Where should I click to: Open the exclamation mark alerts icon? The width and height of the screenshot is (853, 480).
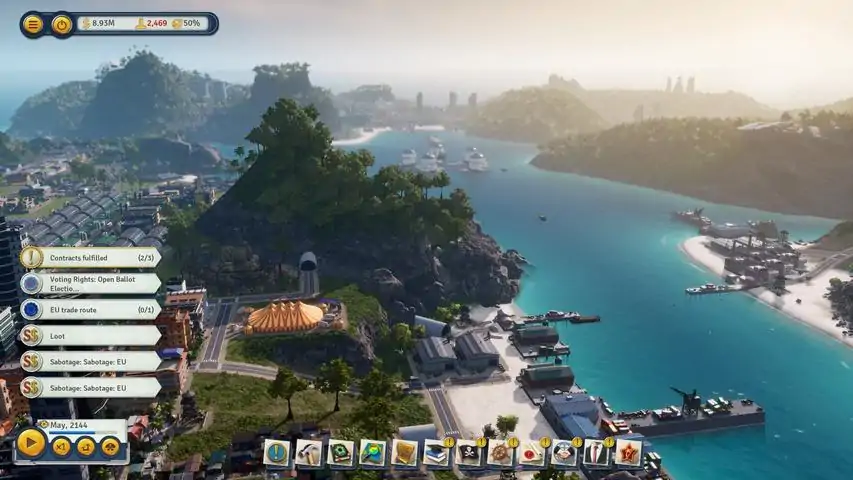pos(277,453)
